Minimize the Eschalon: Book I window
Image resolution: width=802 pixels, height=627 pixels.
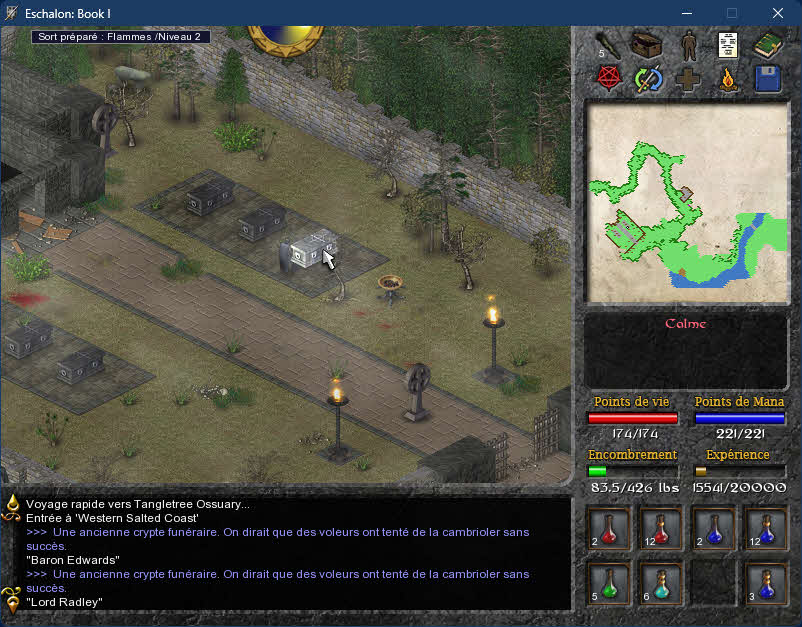(x=686, y=13)
